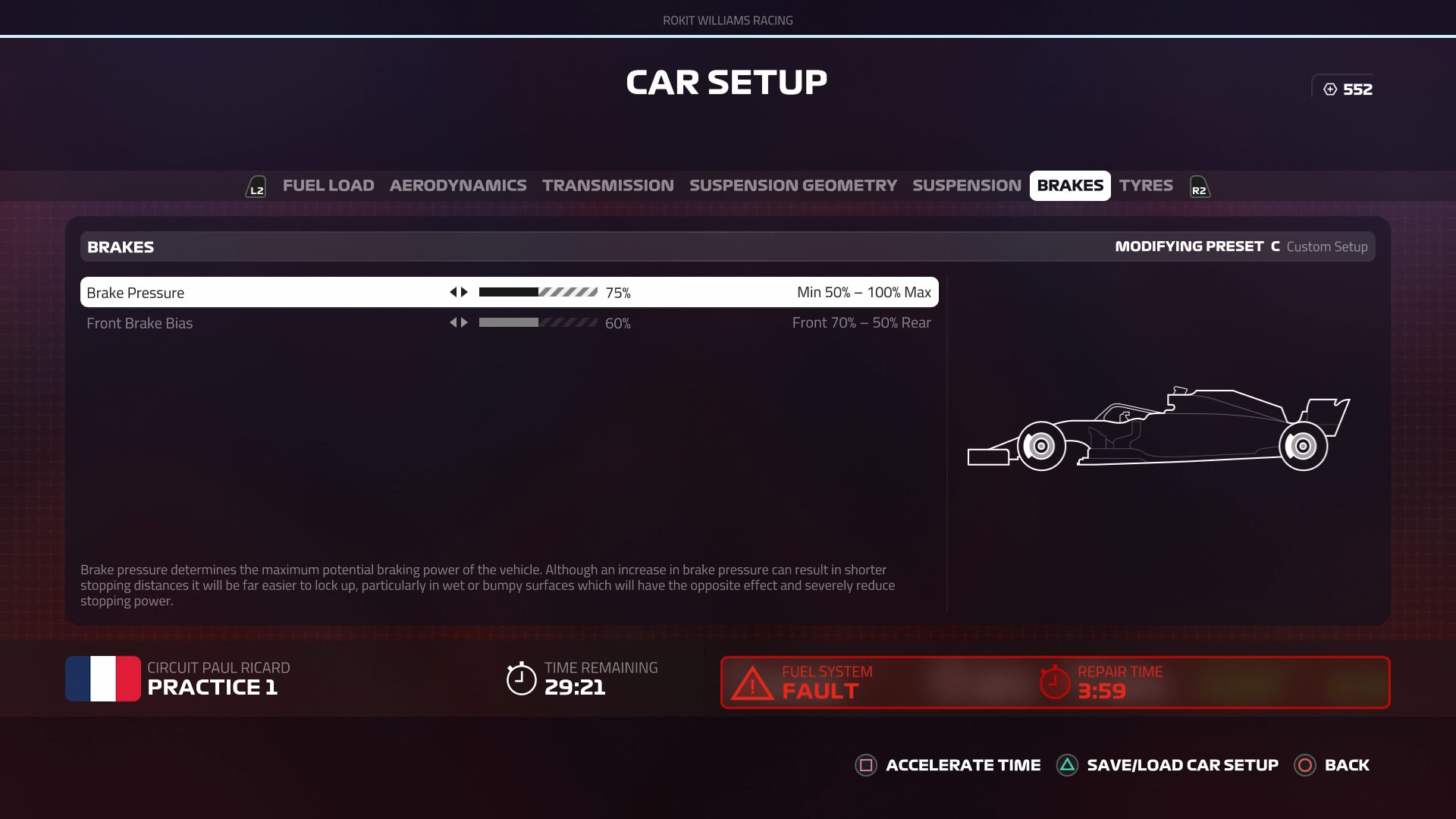Image resolution: width=1456 pixels, height=819 pixels.
Task: Switch to the Tyres tab
Action: point(1145,186)
